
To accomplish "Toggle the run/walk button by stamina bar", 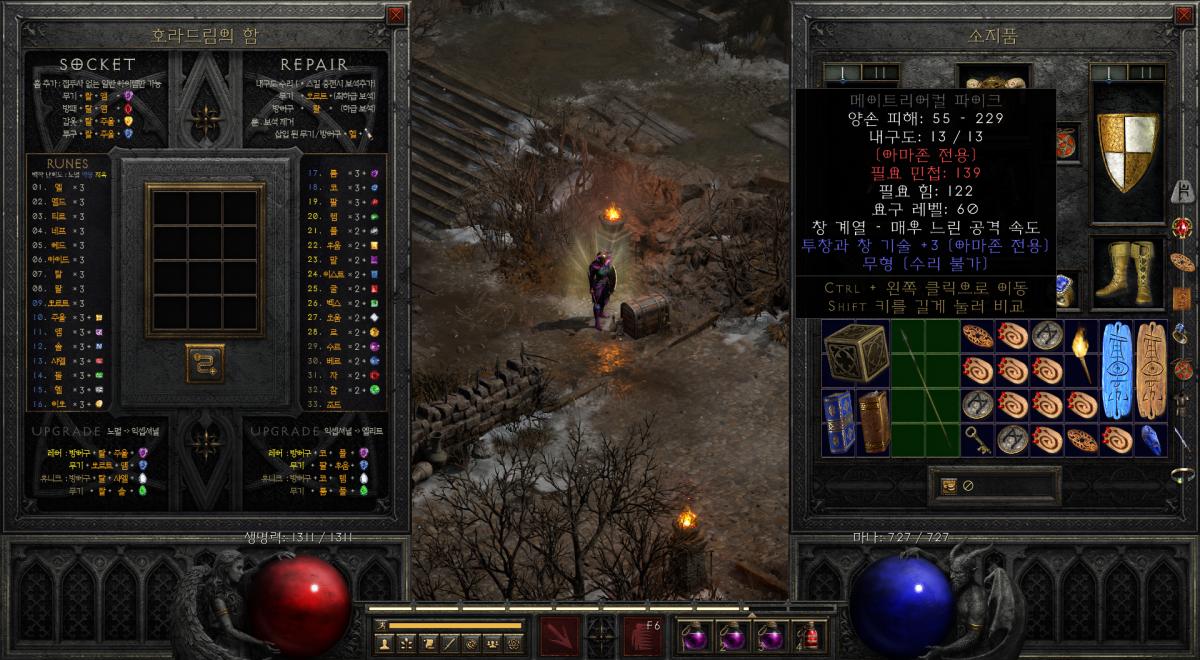I will (381, 625).
